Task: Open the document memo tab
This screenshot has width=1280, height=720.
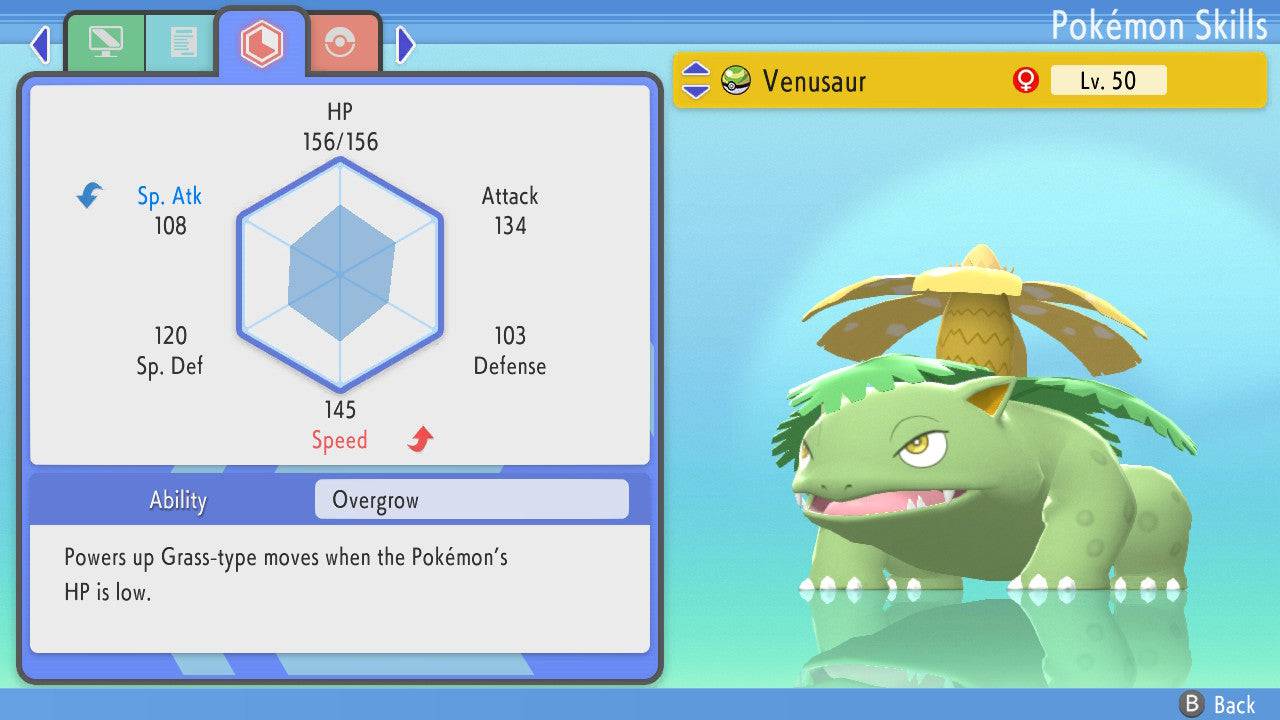Action: pyautogui.click(x=183, y=43)
